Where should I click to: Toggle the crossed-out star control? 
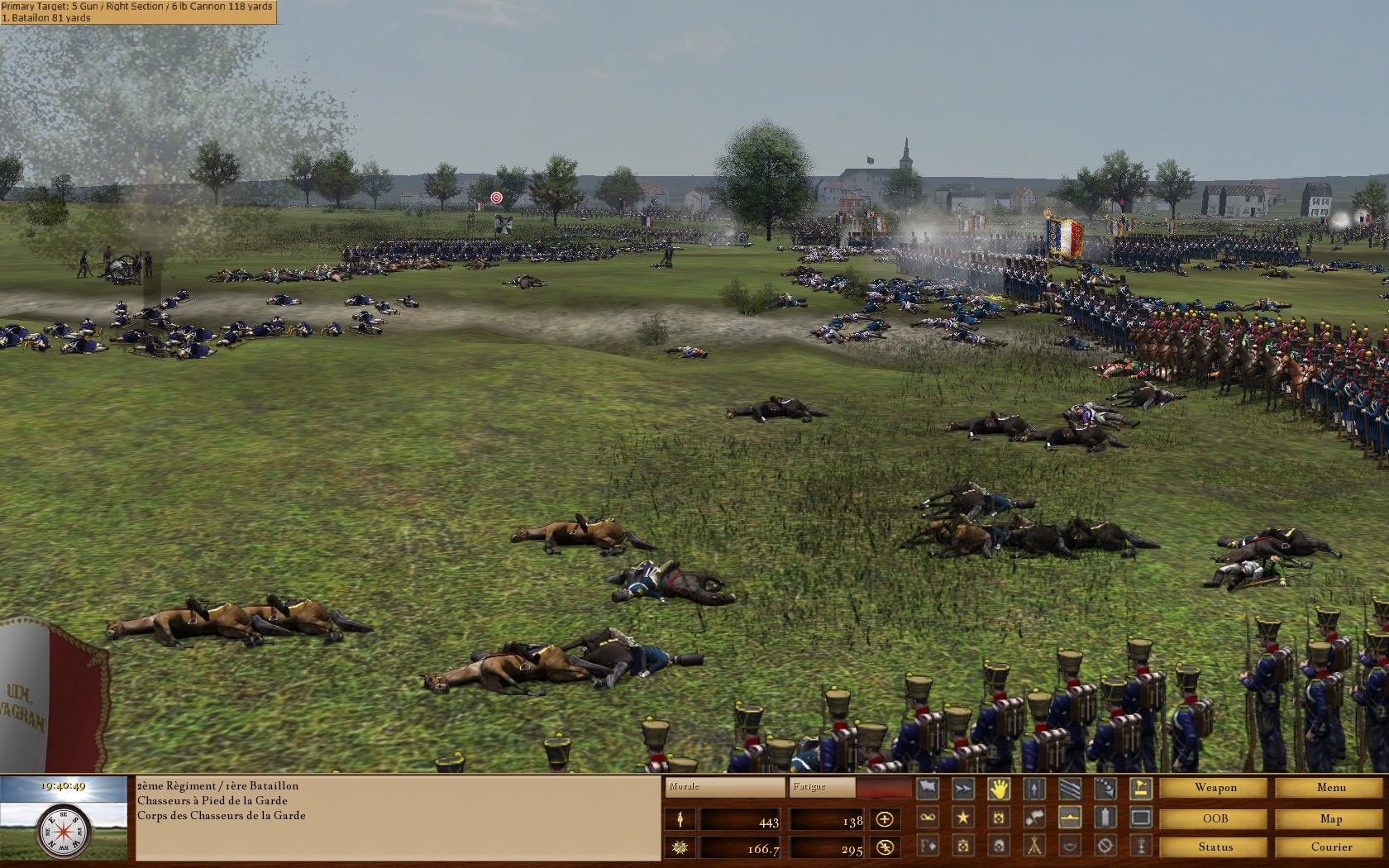[x=884, y=848]
